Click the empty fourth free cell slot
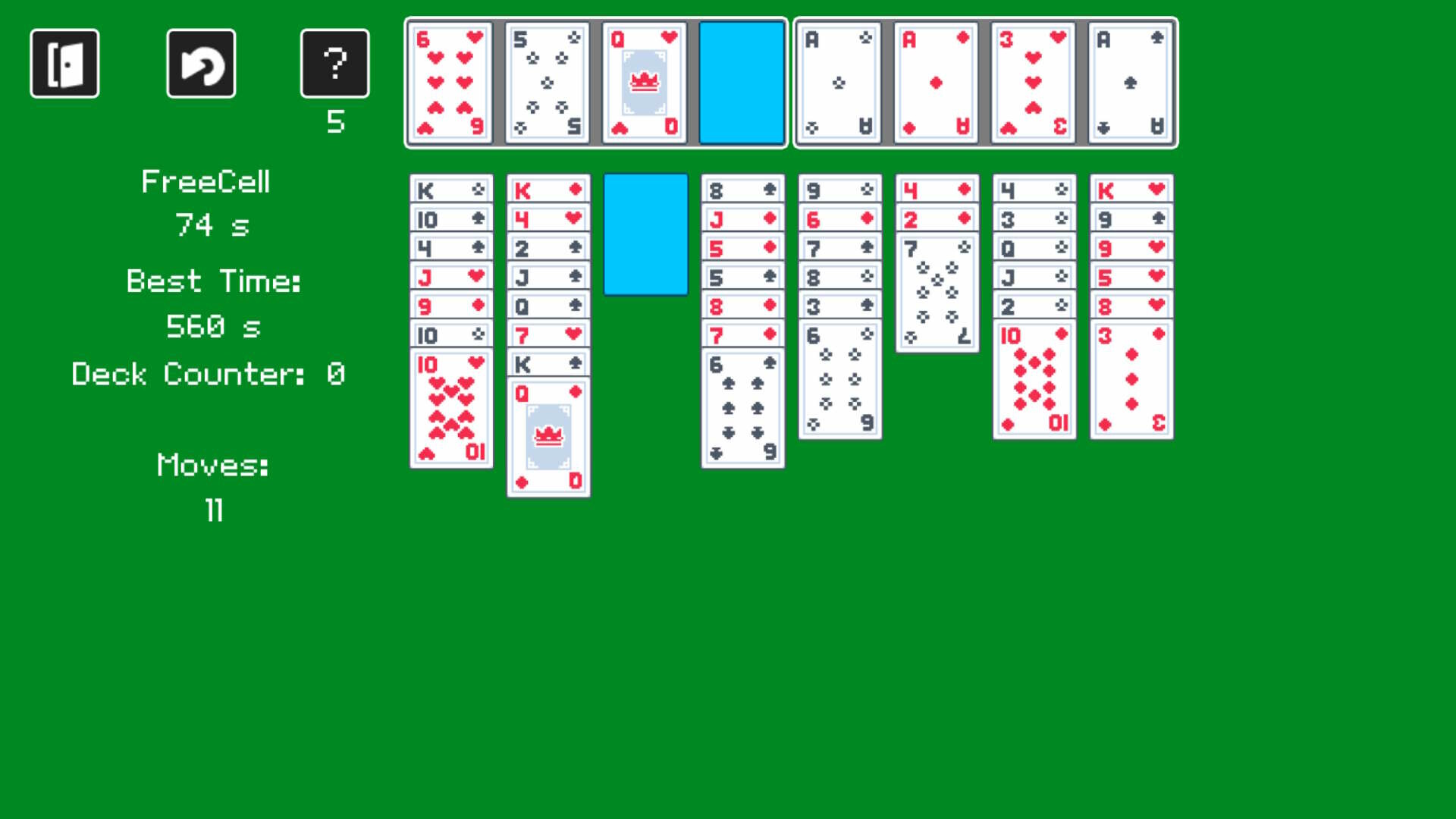Viewport: 1456px width, 819px height. [x=741, y=81]
